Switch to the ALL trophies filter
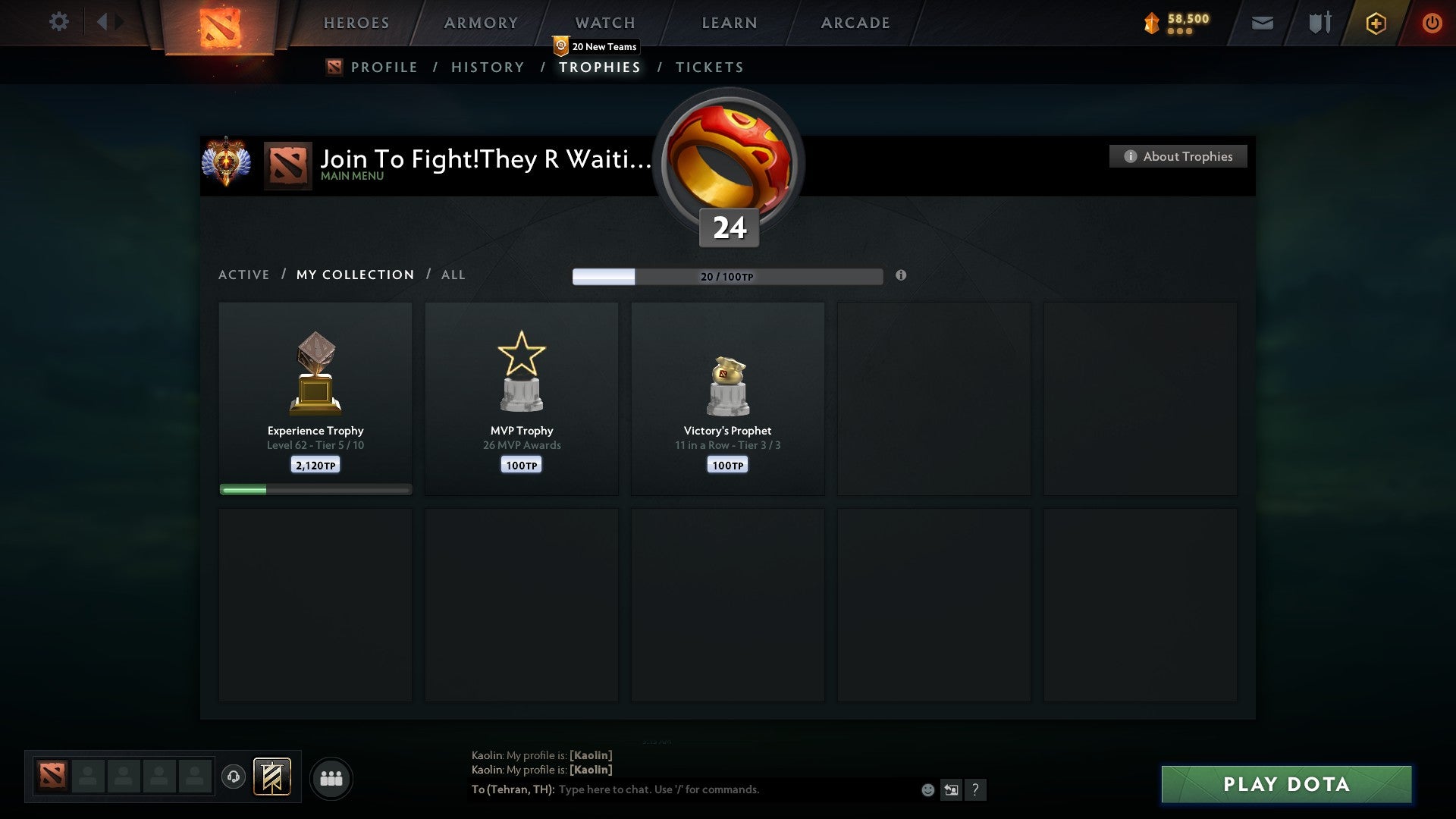This screenshot has width=1456, height=819. 453,275
